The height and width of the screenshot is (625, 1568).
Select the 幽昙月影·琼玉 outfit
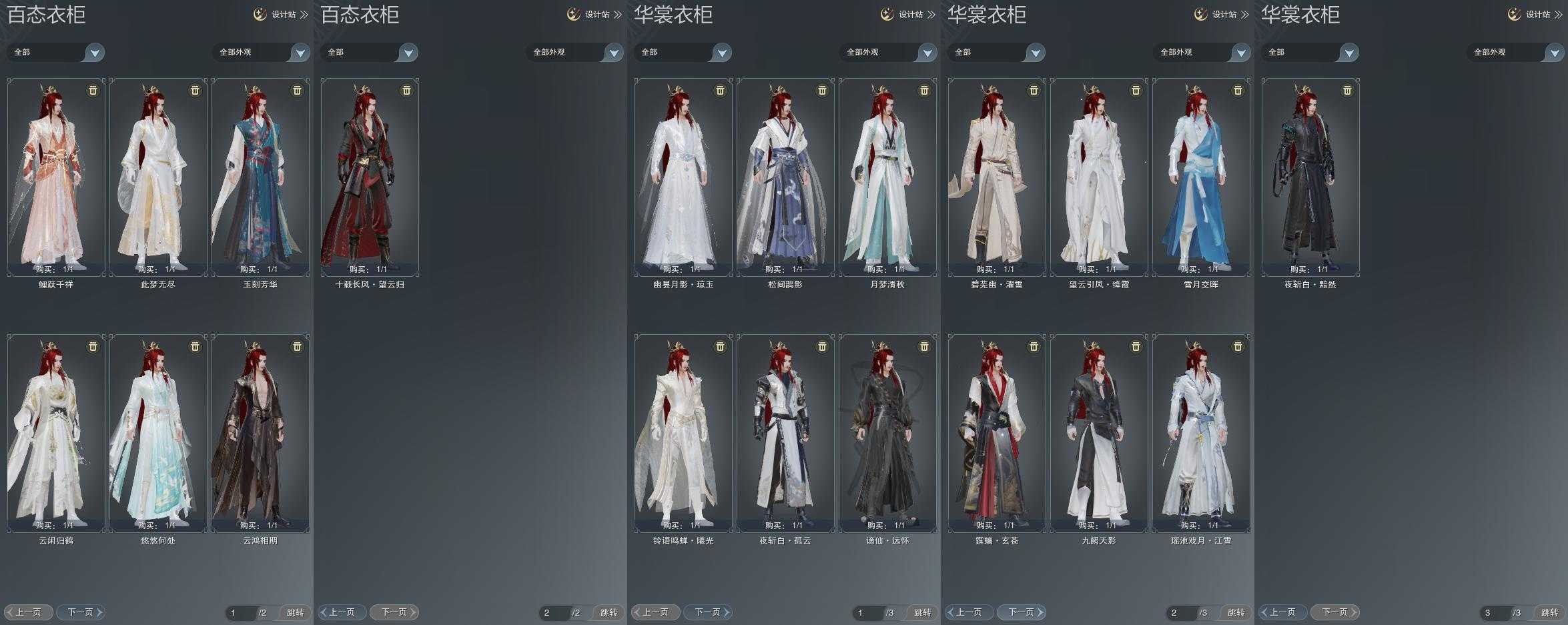pos(683,177)
